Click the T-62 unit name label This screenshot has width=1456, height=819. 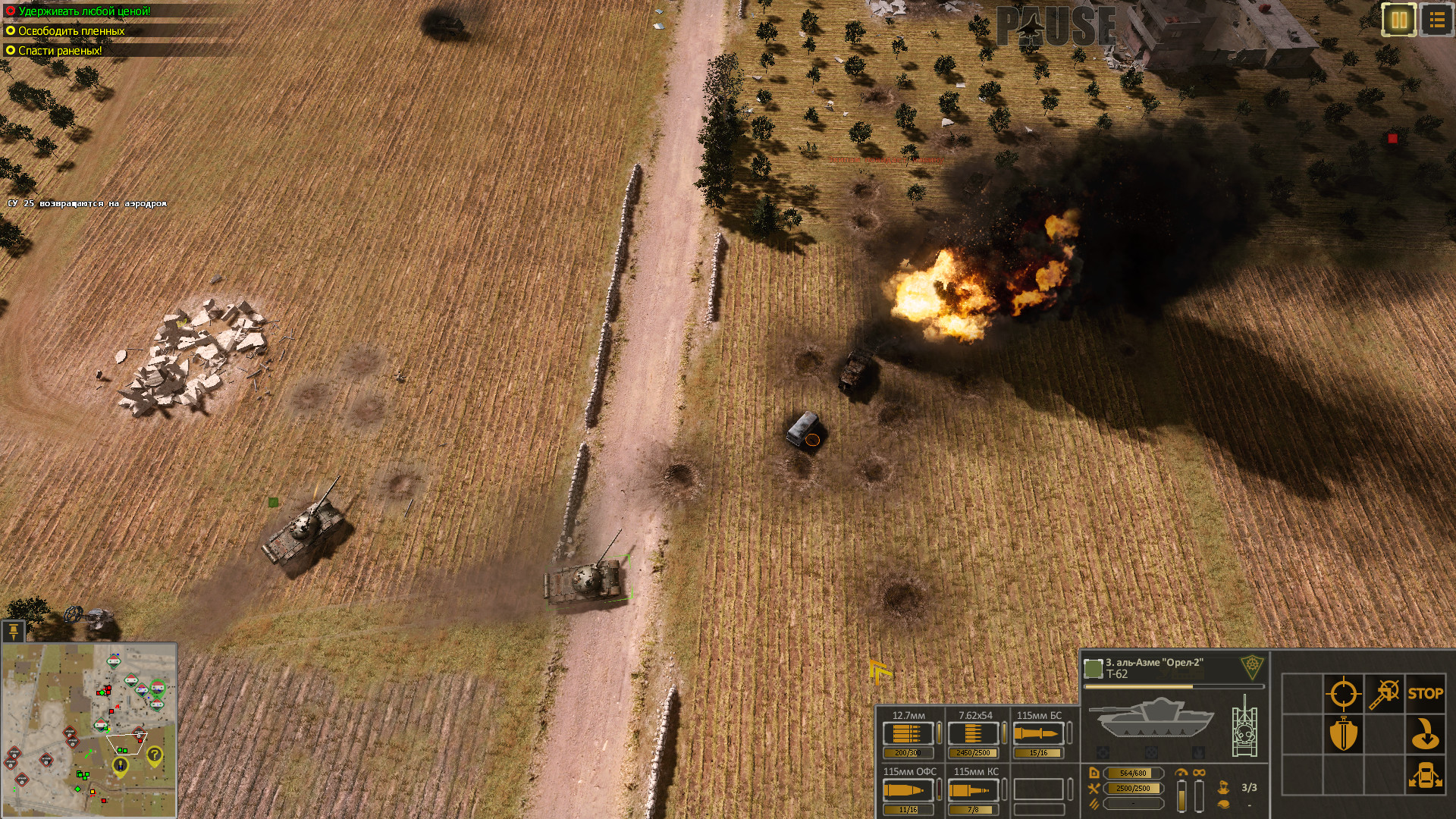tap(1116, 673)
